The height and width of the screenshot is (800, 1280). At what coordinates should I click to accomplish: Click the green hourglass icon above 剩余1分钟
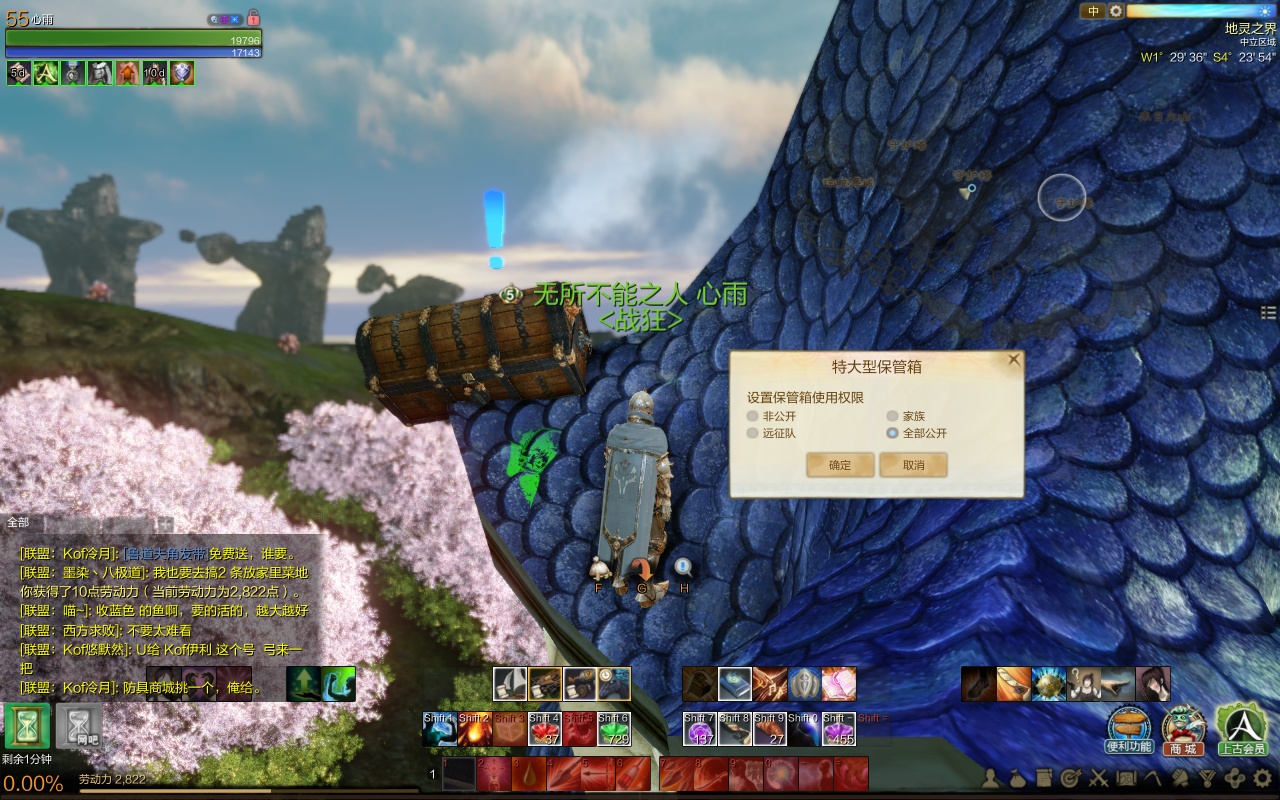pyautogui.click(x=27, y=726)
